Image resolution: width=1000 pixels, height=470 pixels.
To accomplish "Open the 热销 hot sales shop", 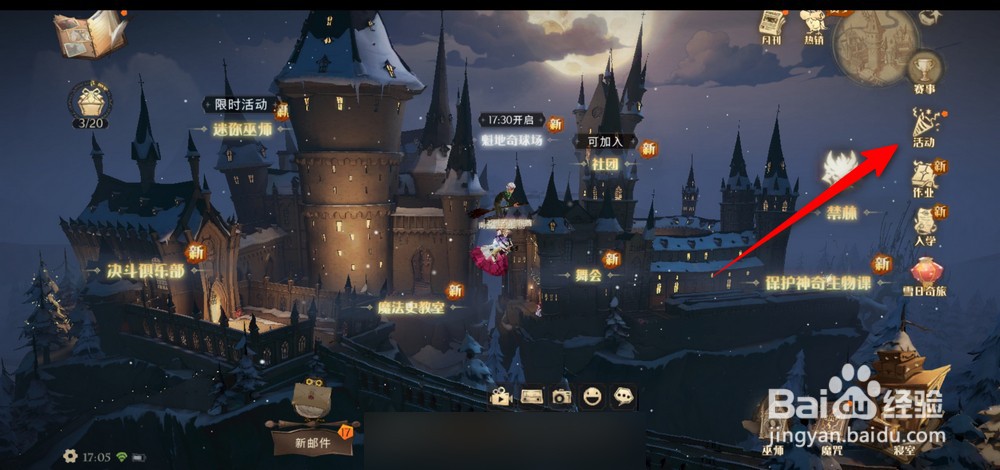I will point(814,26).
